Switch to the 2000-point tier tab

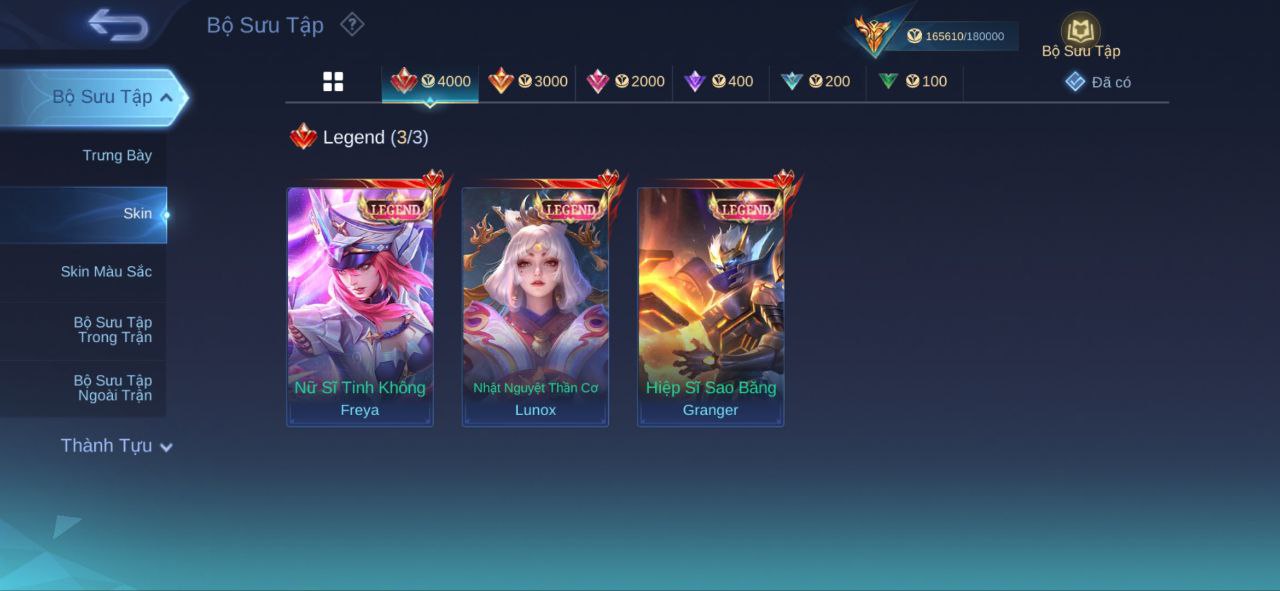625,82
